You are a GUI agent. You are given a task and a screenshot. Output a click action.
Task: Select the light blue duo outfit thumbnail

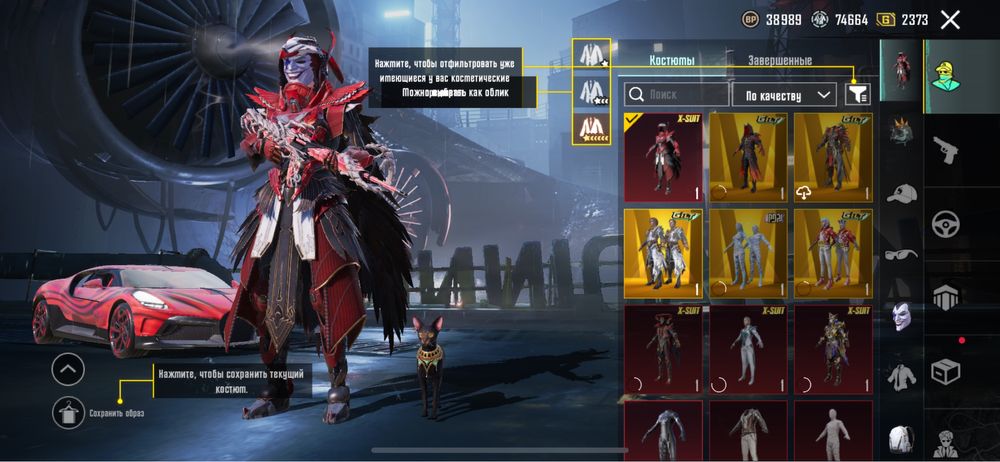748,254
